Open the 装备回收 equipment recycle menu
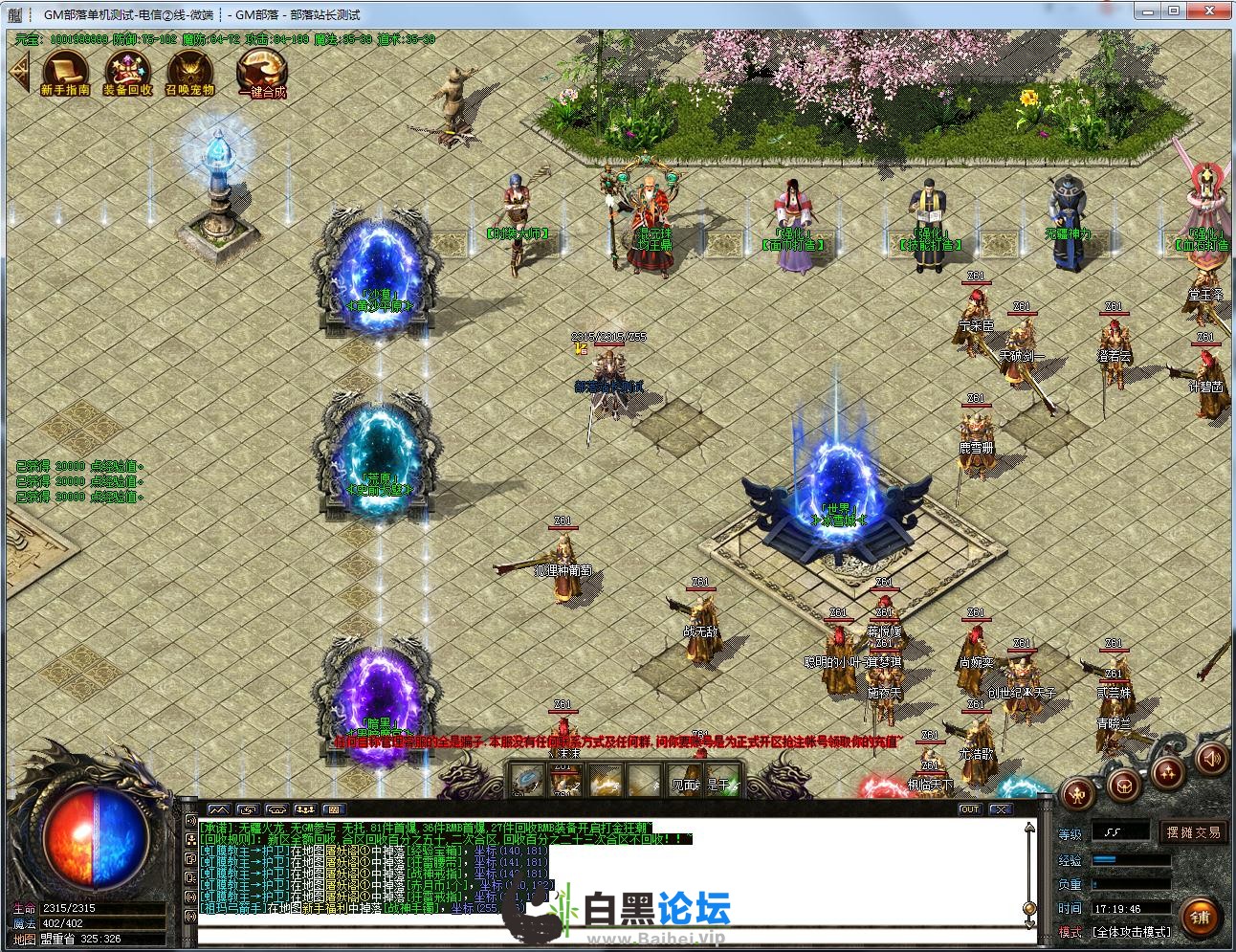The image size is (1236, 952). pos(127,73)
